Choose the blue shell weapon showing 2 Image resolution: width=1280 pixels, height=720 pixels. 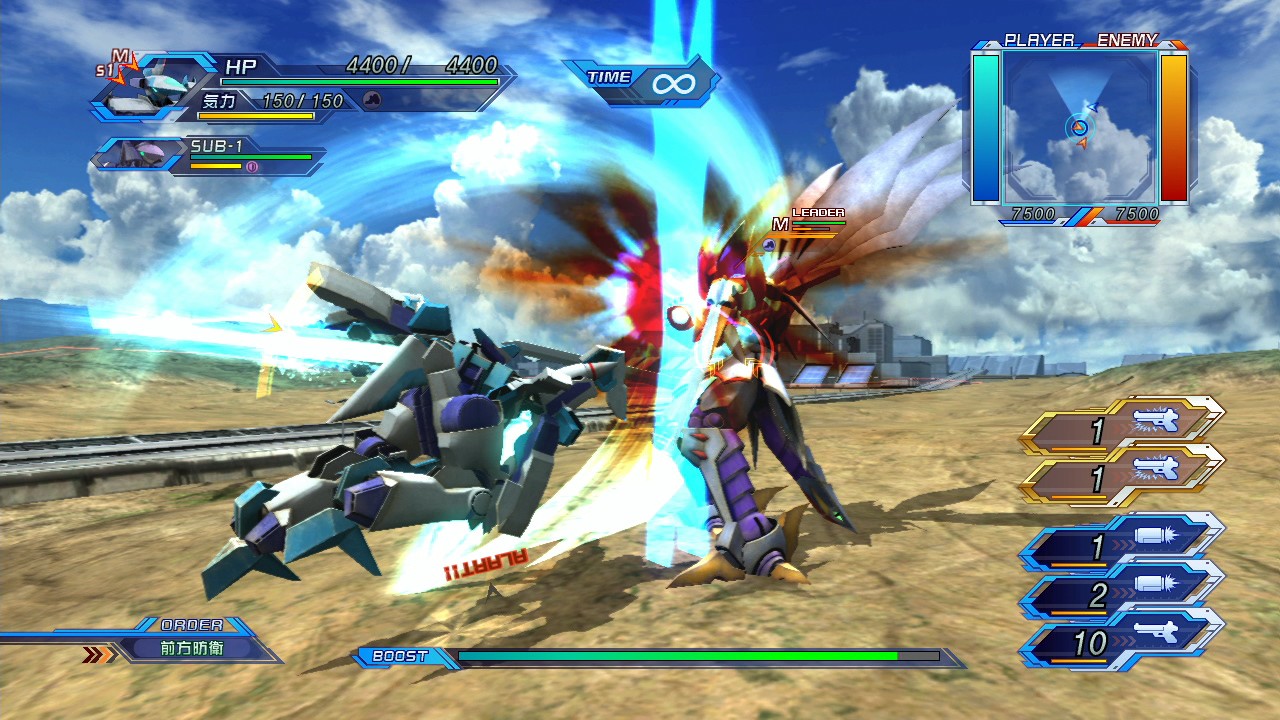[x=1120, y=595]
